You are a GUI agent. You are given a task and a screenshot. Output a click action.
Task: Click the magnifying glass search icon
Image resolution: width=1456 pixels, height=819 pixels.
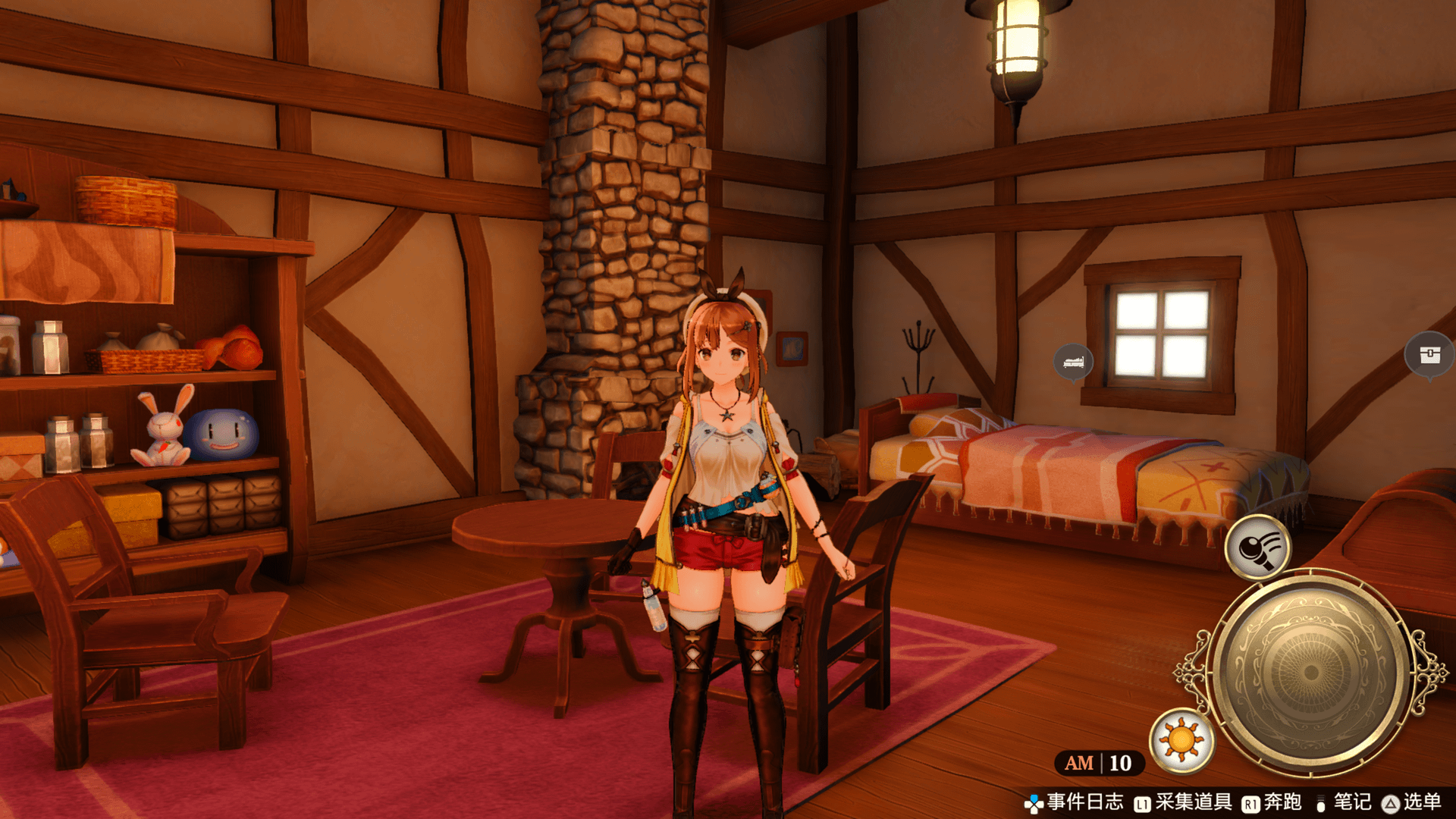coord(1258,547)
